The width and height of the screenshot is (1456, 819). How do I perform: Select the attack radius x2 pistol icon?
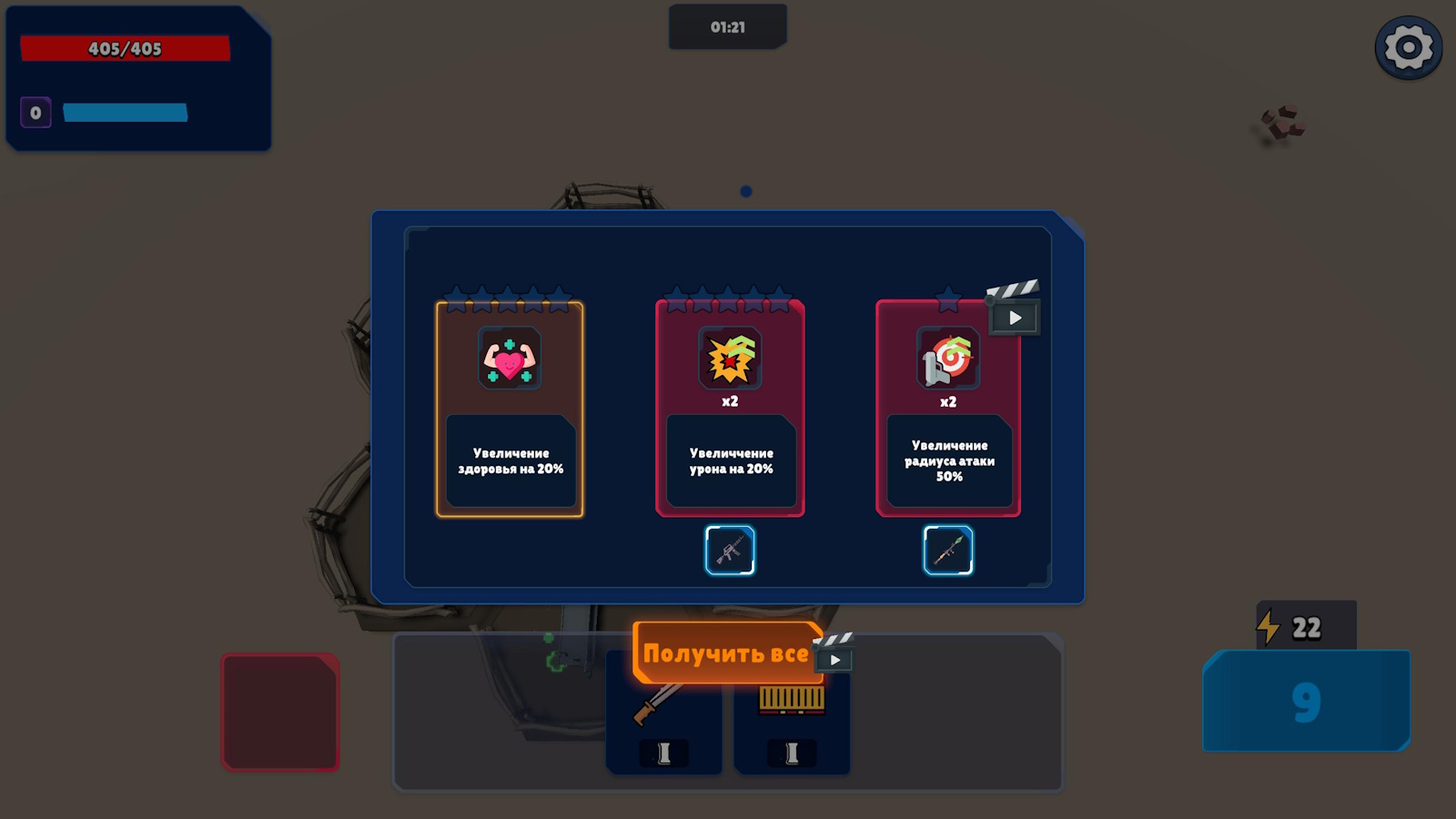948,359
